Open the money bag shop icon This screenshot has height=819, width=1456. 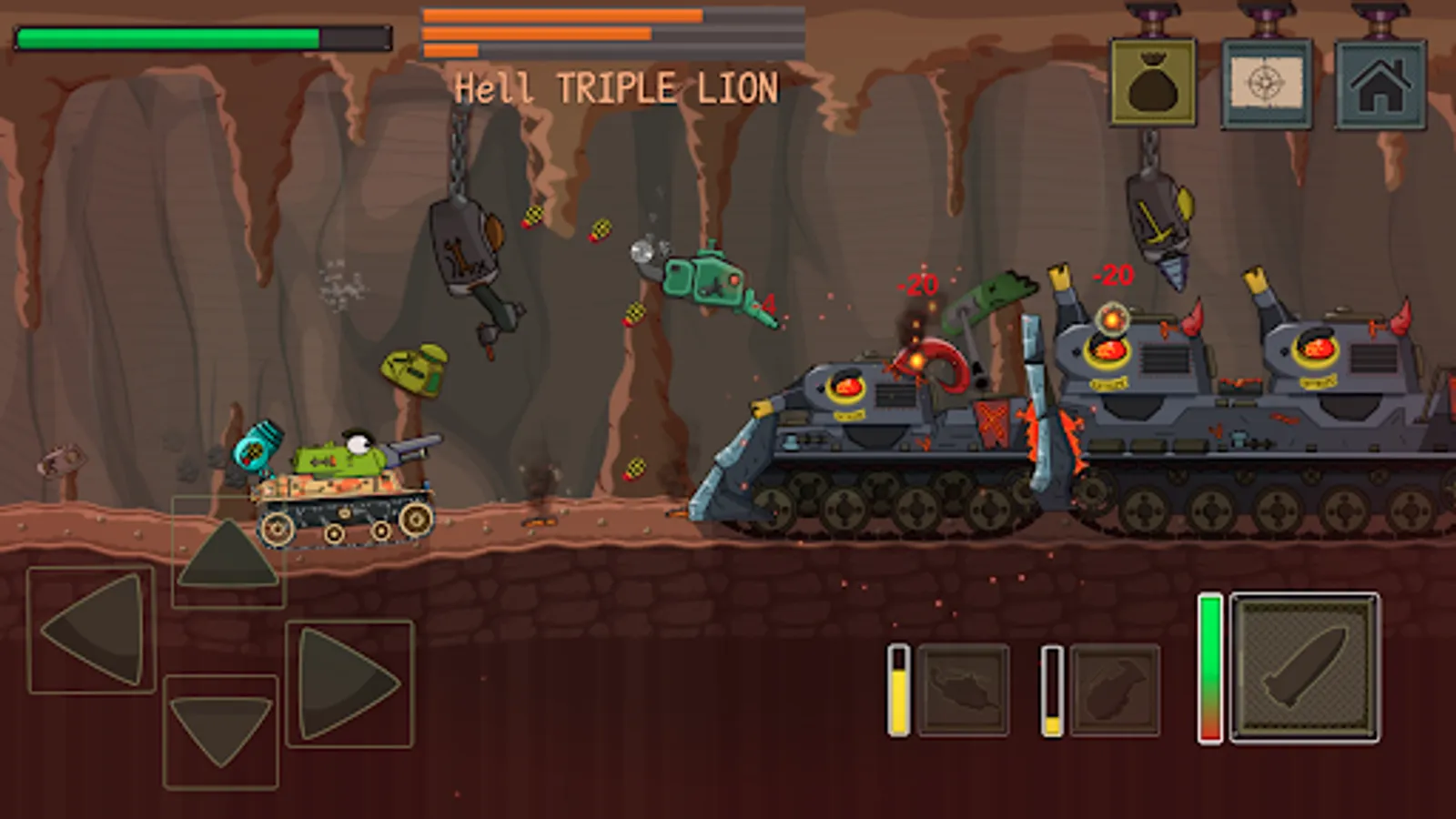[1152, 77]
